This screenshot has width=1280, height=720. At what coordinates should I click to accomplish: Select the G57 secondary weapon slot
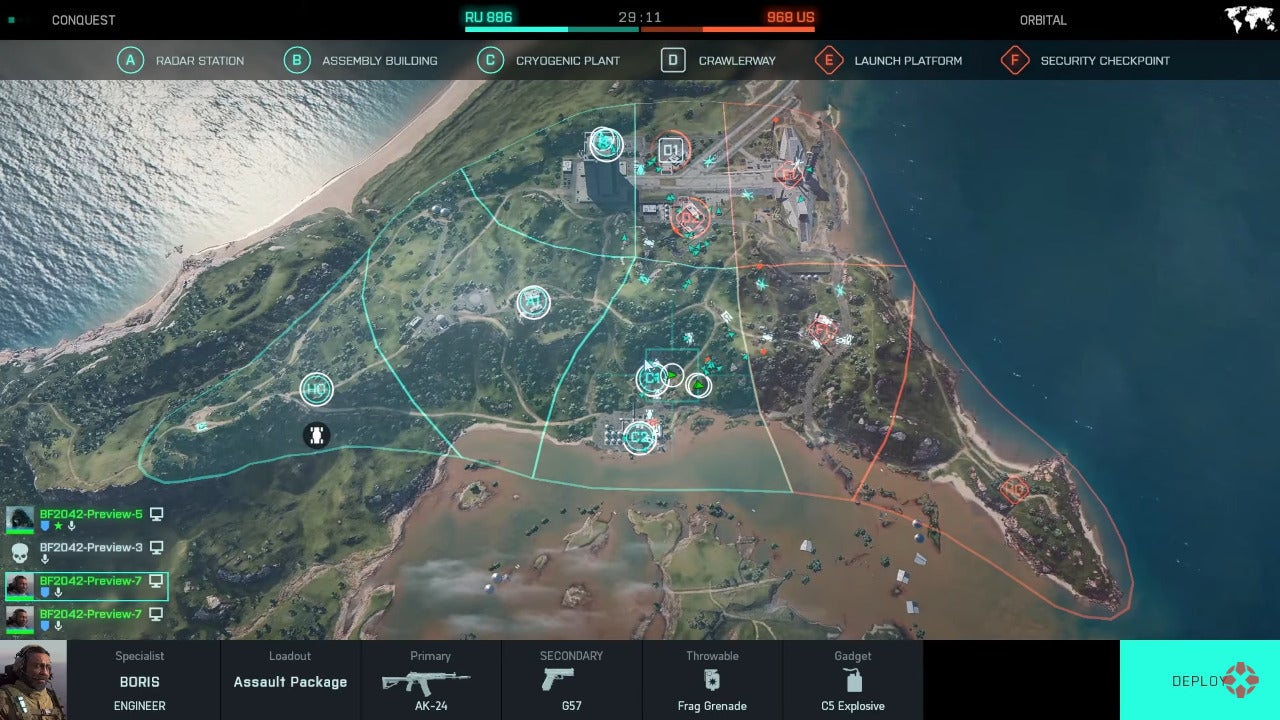pos(571,681)
